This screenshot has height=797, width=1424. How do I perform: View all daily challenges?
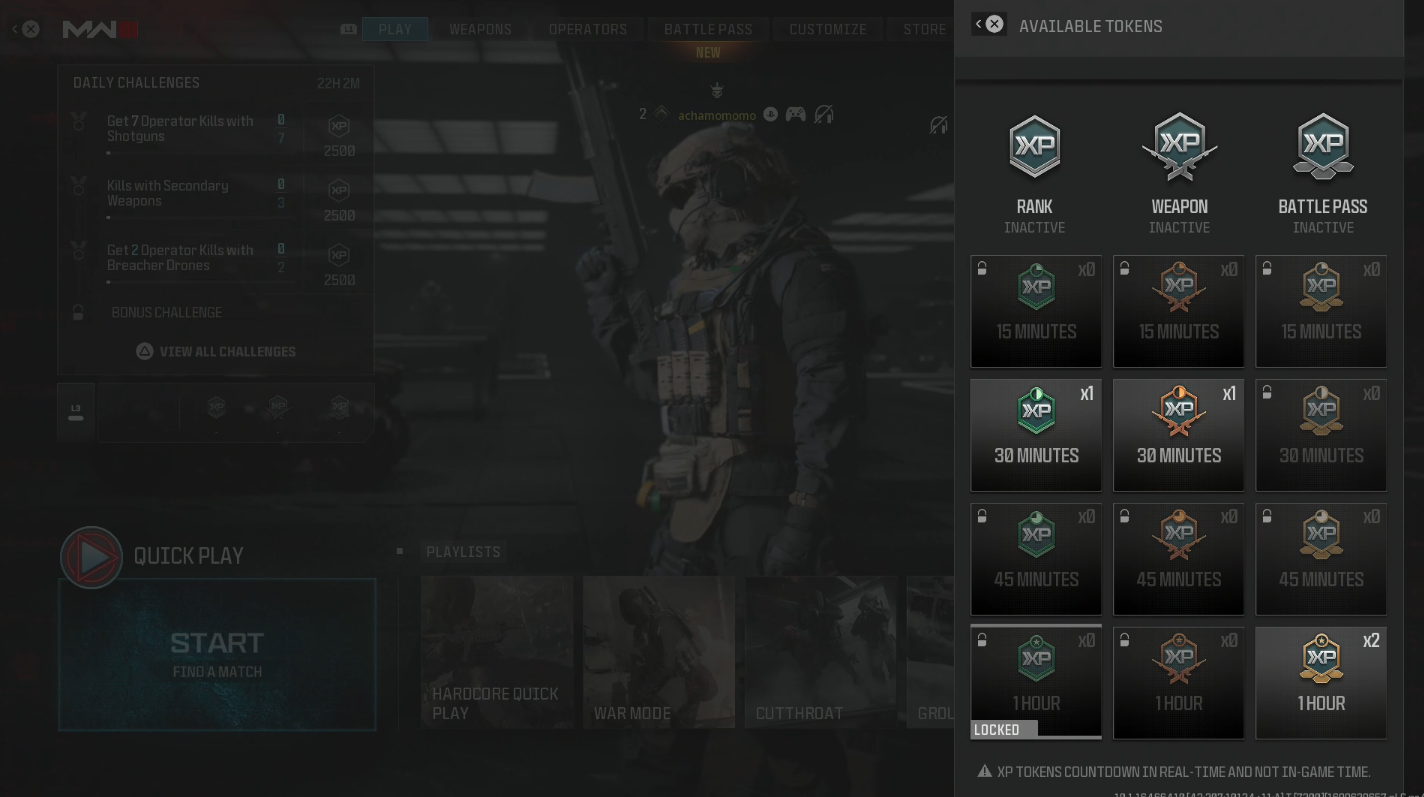[x=217, y=352]
